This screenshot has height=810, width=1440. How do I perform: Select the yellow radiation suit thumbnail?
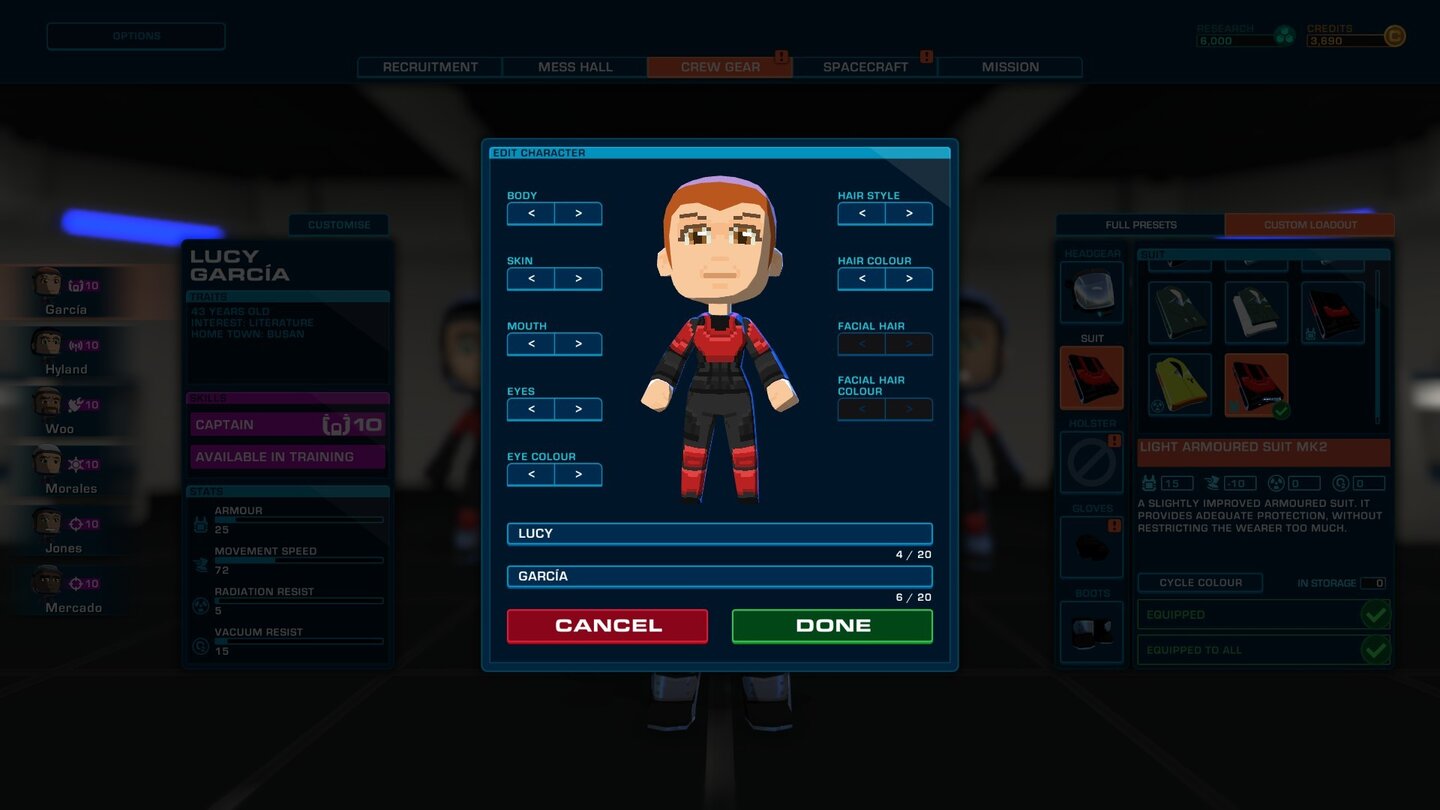coord(1180,383)
